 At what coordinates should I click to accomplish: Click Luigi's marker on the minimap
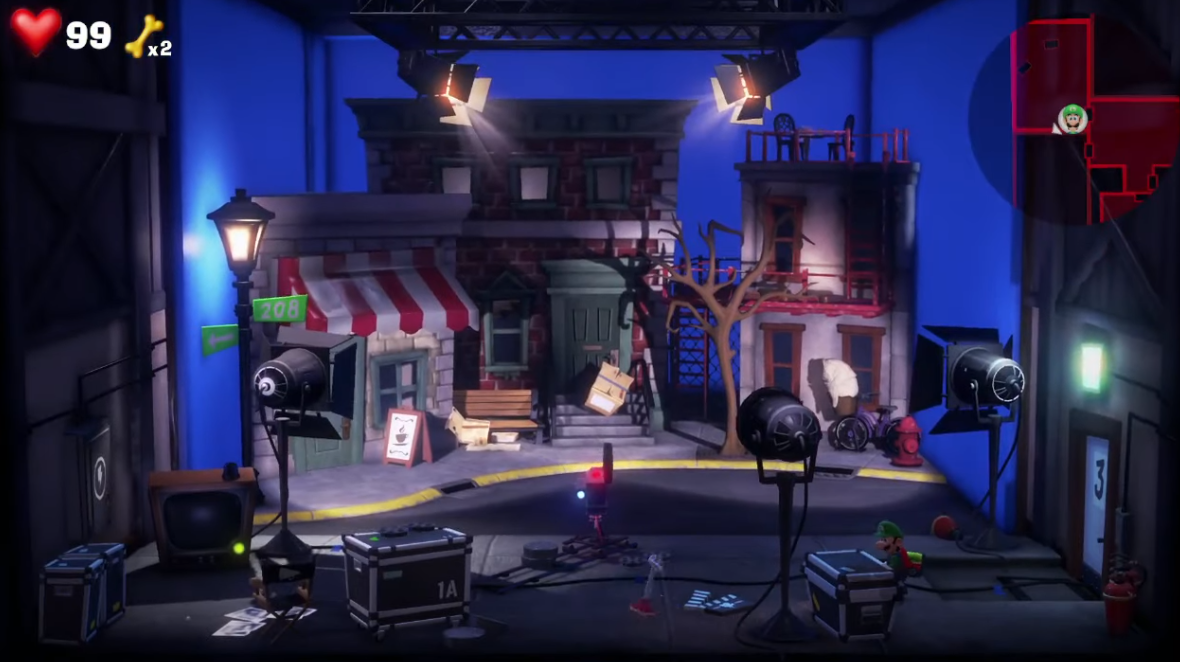point(1072,117)
